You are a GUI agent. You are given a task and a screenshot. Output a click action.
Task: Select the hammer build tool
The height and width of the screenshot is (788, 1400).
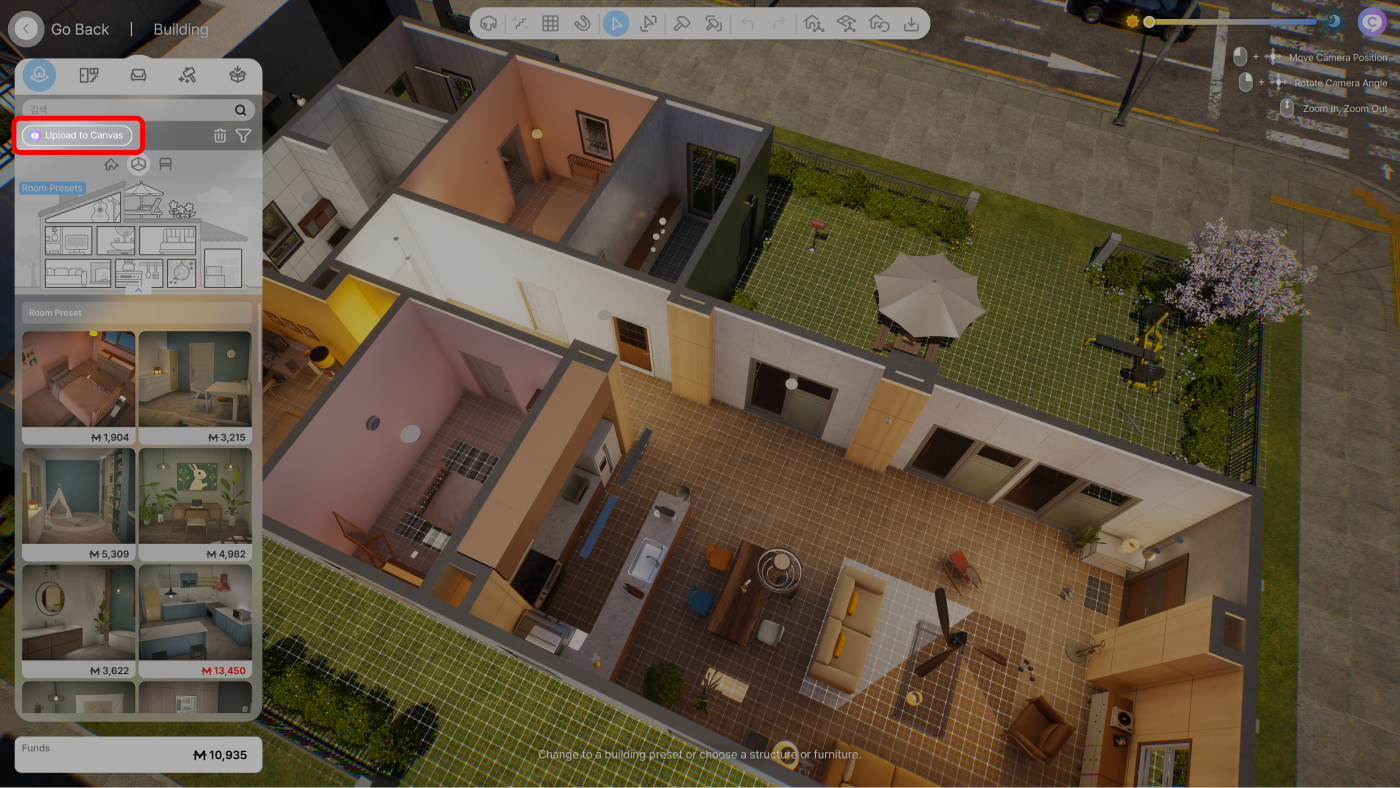(x=682, y=23)
